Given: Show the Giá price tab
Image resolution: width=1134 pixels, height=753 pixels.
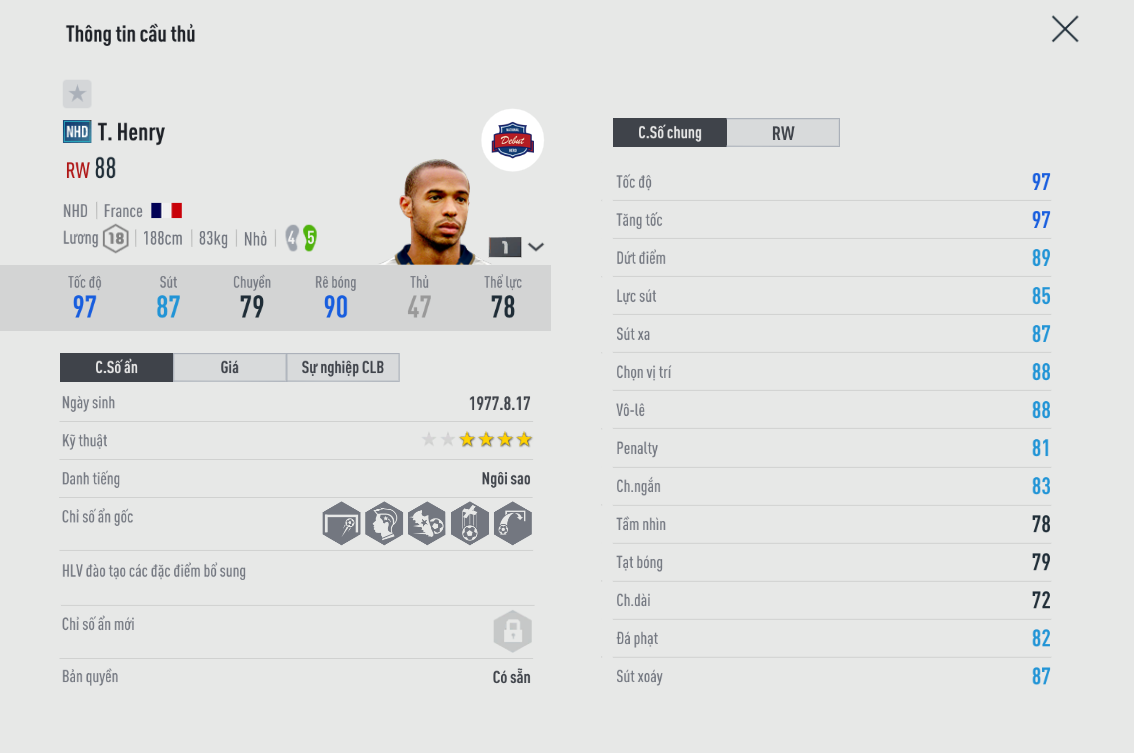Looking at the screenshot, I should pos(230,368).
